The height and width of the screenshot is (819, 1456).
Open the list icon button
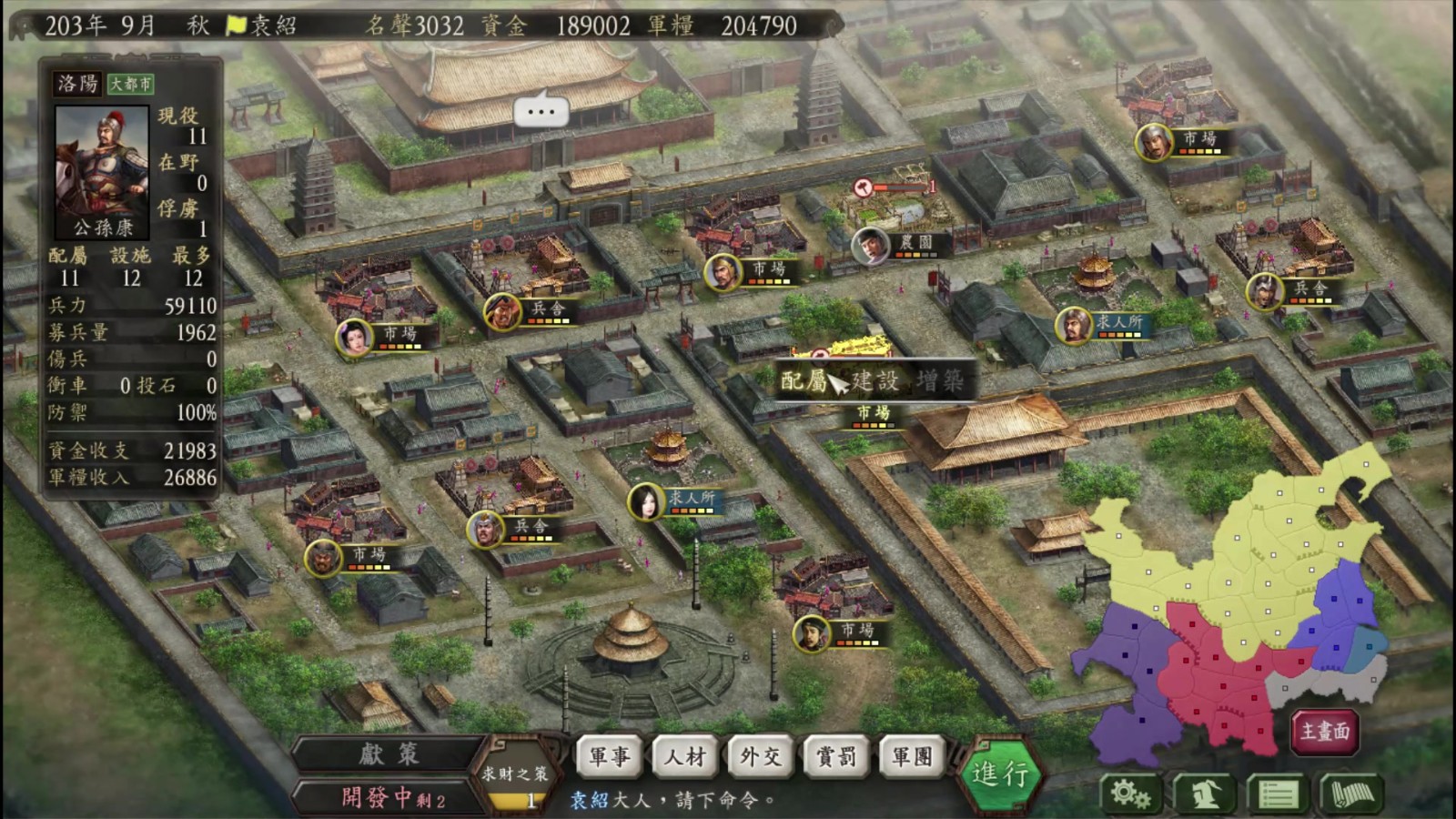(x=1278, y=794)
